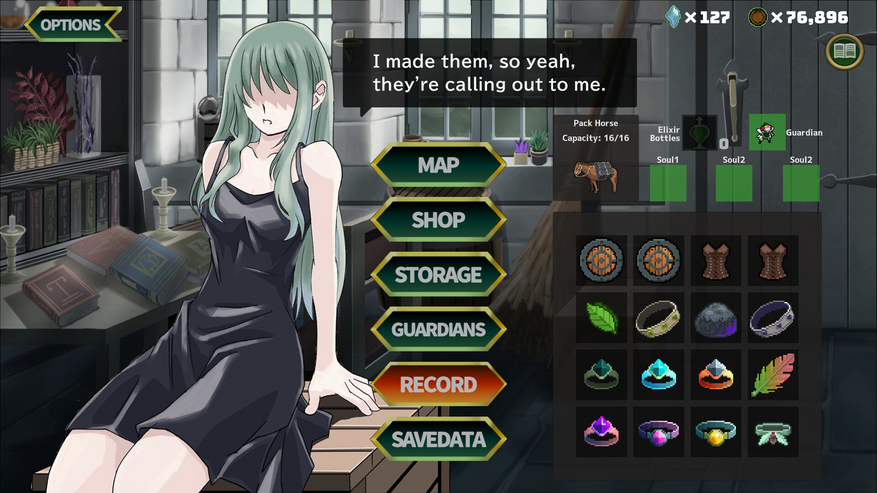
Task: Select the purple studded collar
Action: (x=773, y=317)
